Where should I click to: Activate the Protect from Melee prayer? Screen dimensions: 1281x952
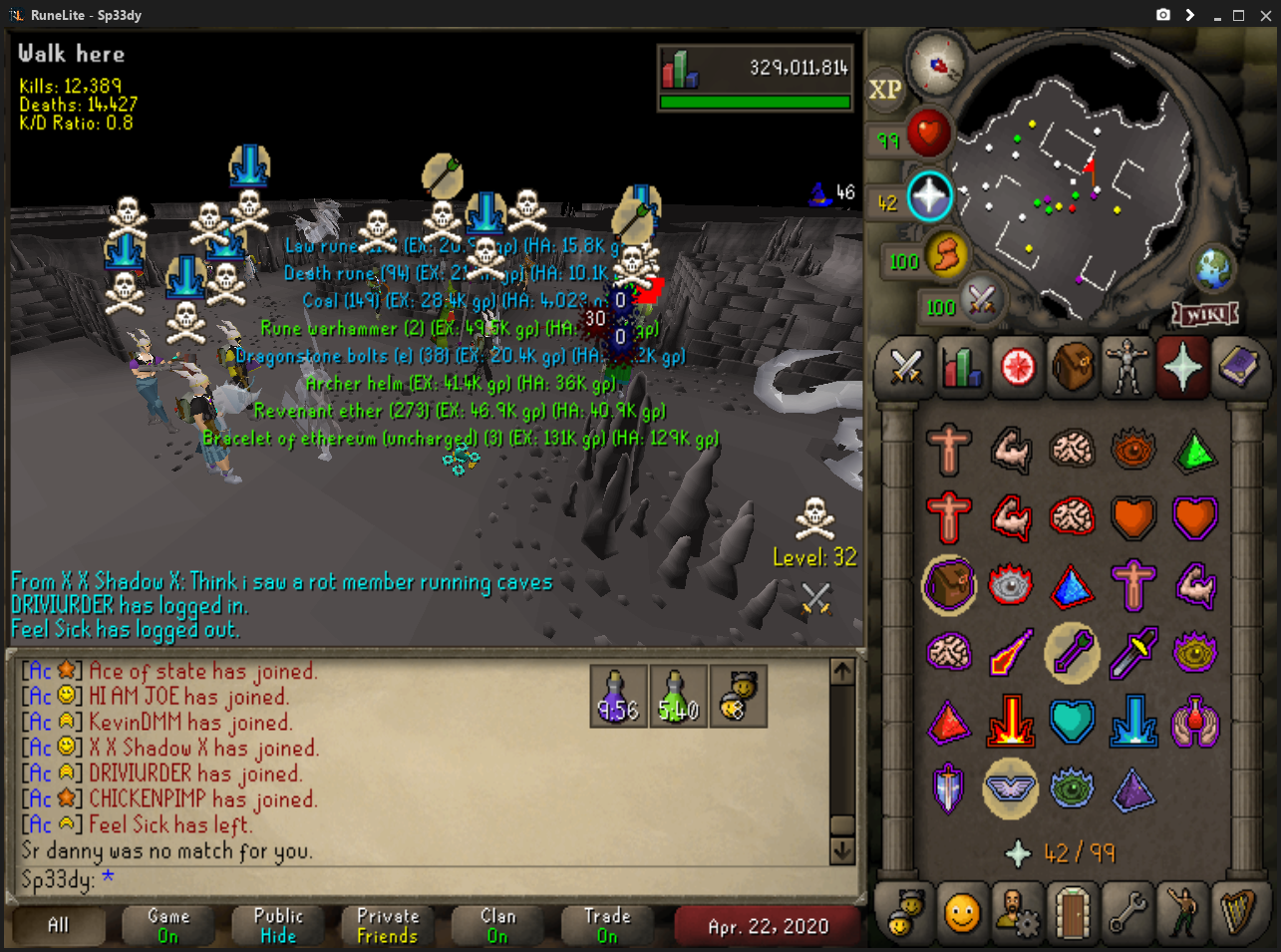click(x=1133, y=652)
